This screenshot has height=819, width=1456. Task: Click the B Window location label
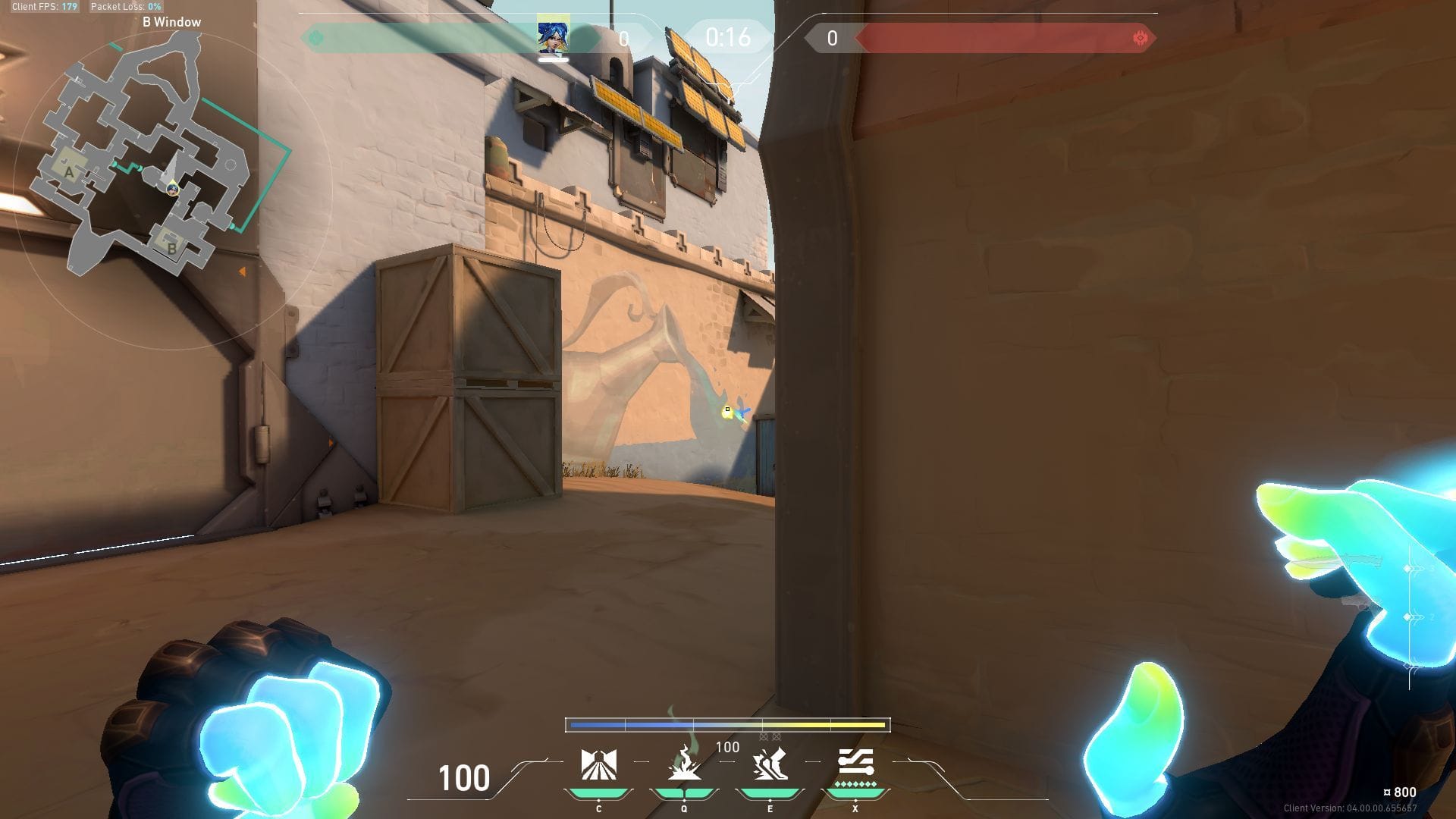(170, 22)
